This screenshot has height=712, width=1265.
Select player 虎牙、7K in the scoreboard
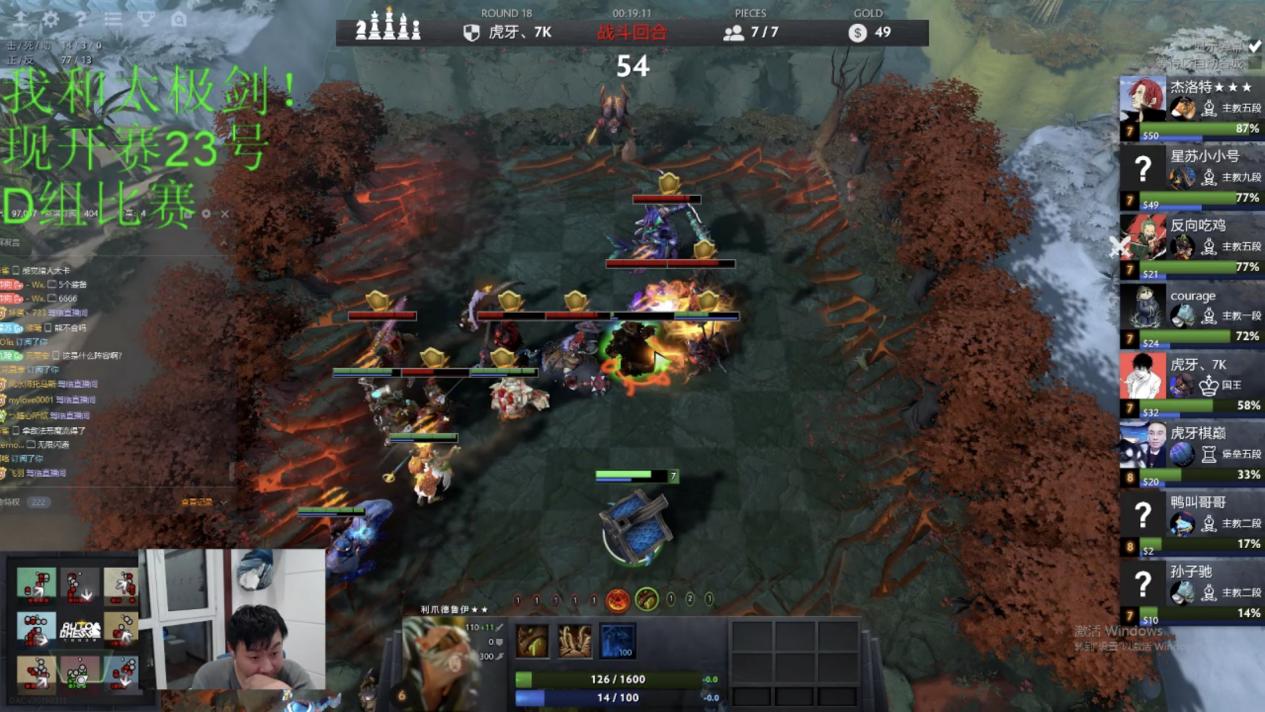pyautogui.click(x=1190, y=384)
